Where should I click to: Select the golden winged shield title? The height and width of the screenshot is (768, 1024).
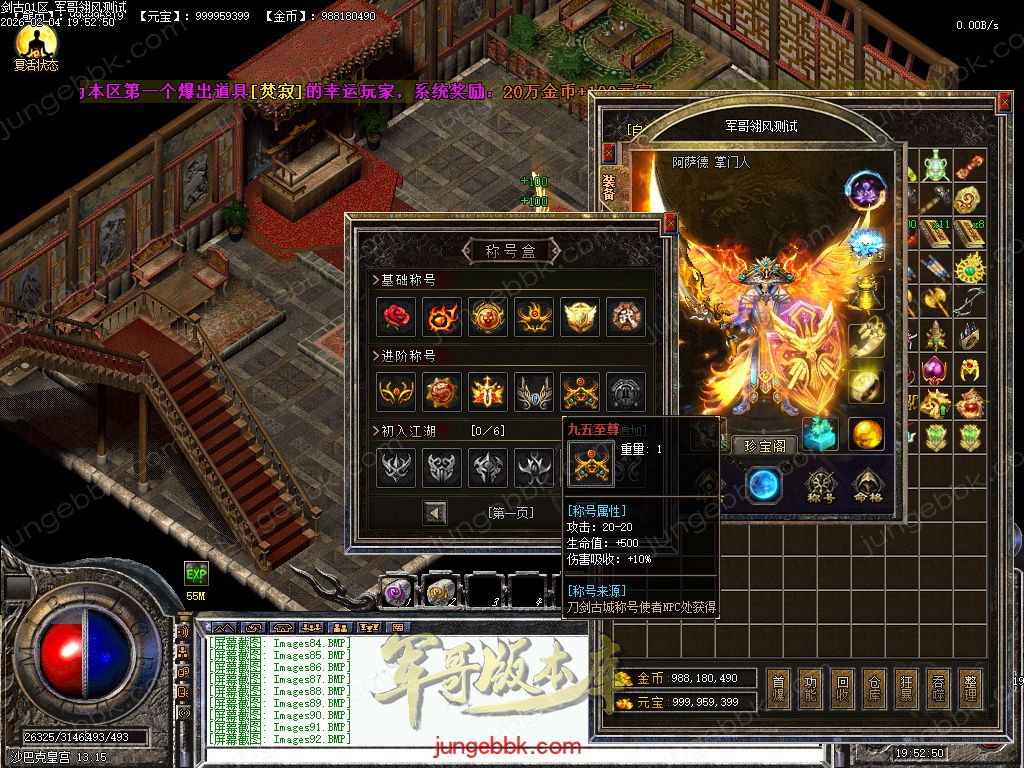[x=580, y=317]
